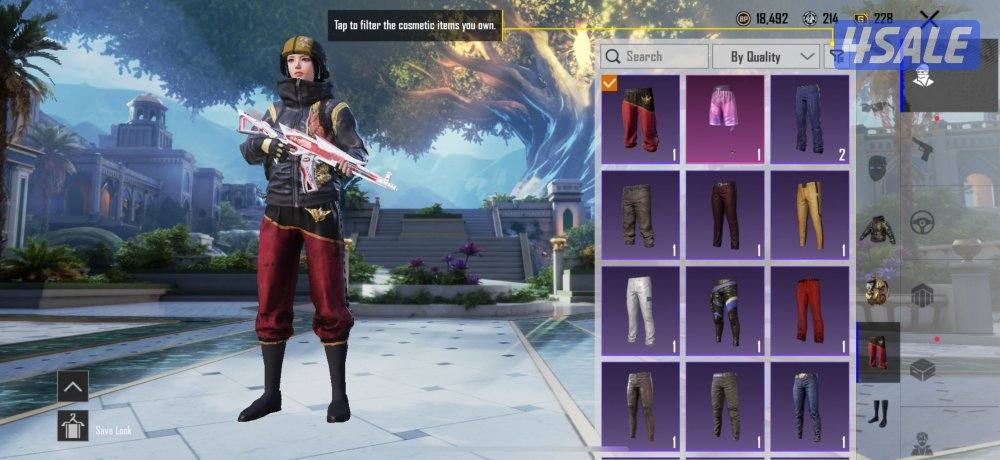Choose the pink shorts item
Viewport: 1000px width, 460px height.
tap(725, 118)
